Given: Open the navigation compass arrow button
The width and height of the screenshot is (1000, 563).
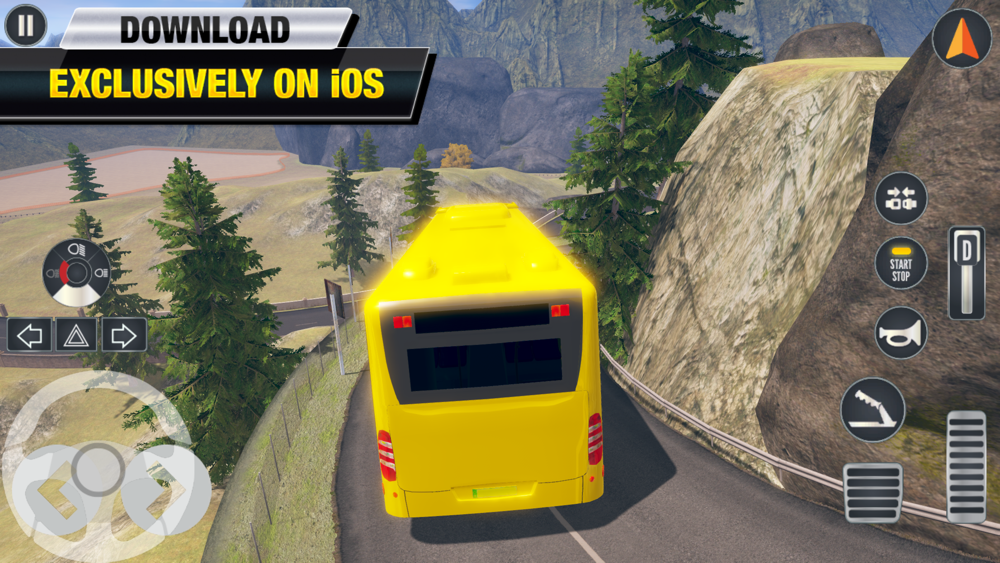Looking at the screenshot, I should (961, 38).
